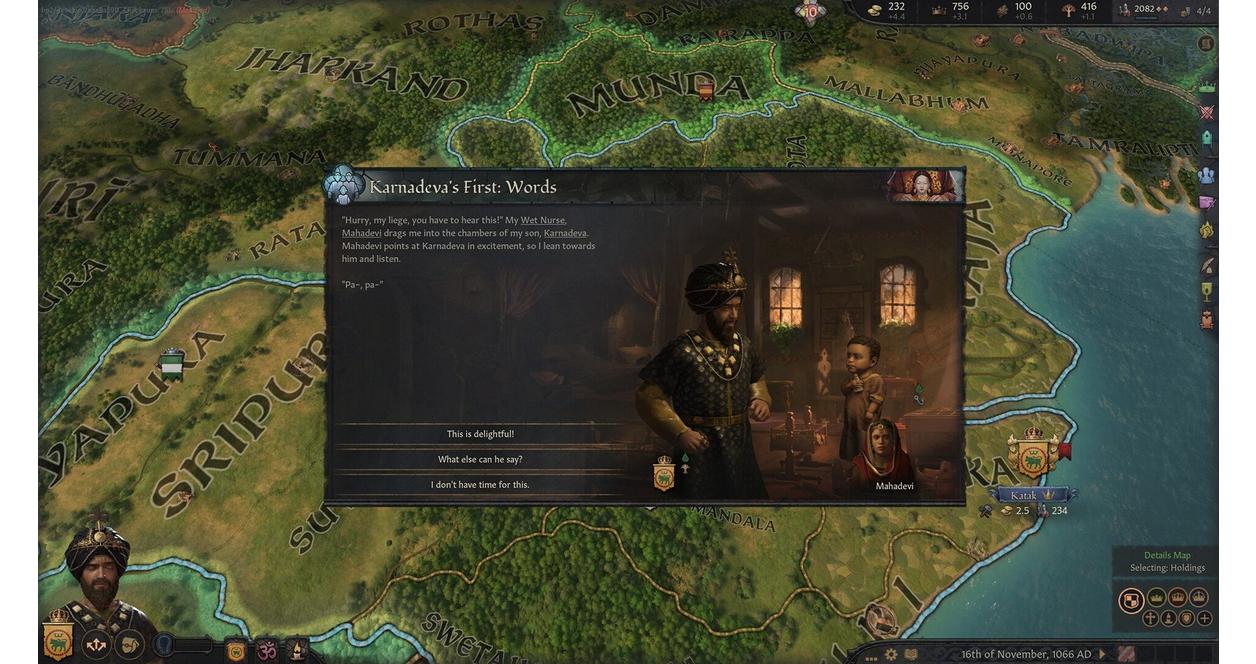Follow the Karnadeva name link in event text
Viewport: 1256px width, 664px height.
(565, 233)
